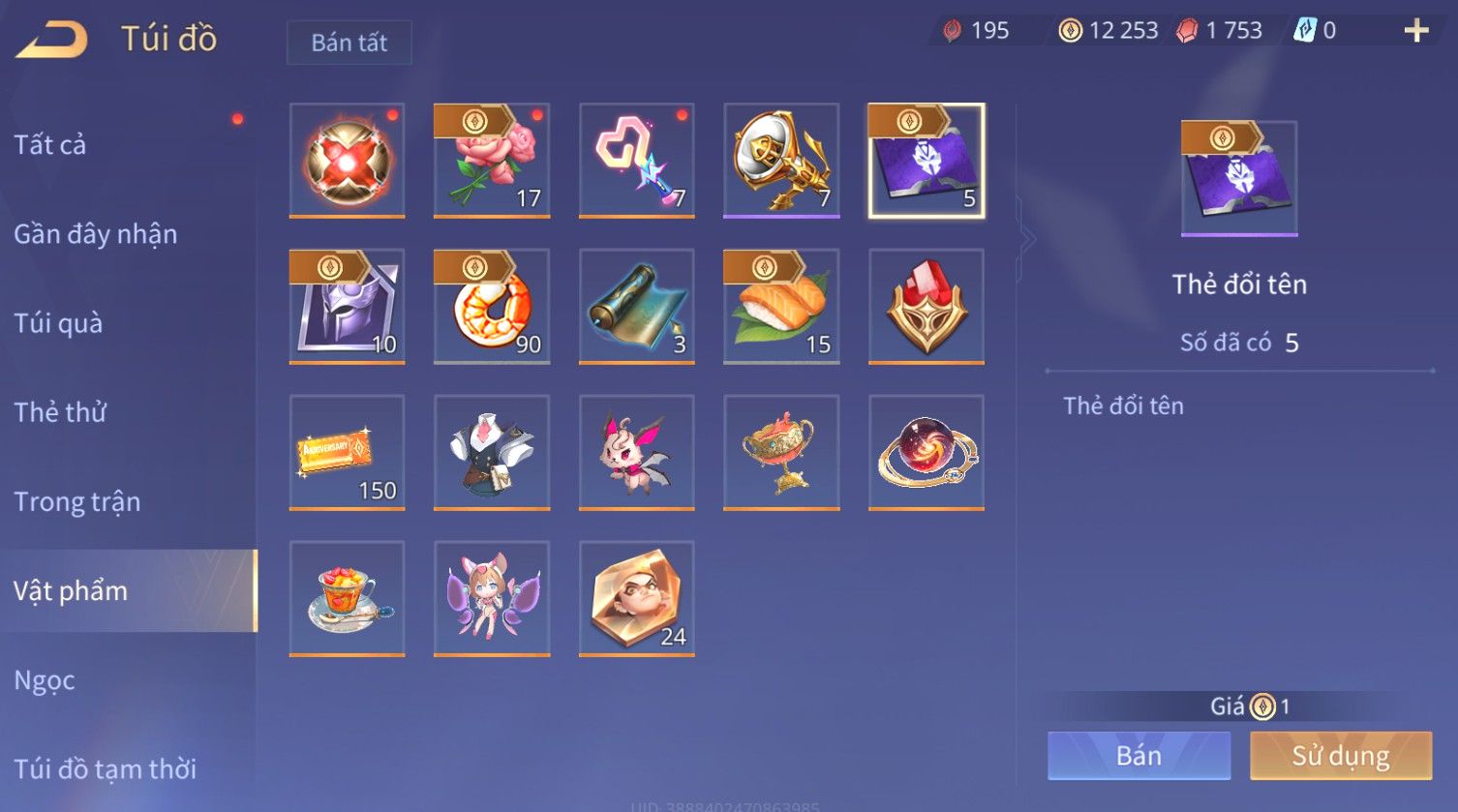The height and width of the screenshot is (812, 1458).
Task: Select the fruit teacup item slot
Action: (347, 598)
